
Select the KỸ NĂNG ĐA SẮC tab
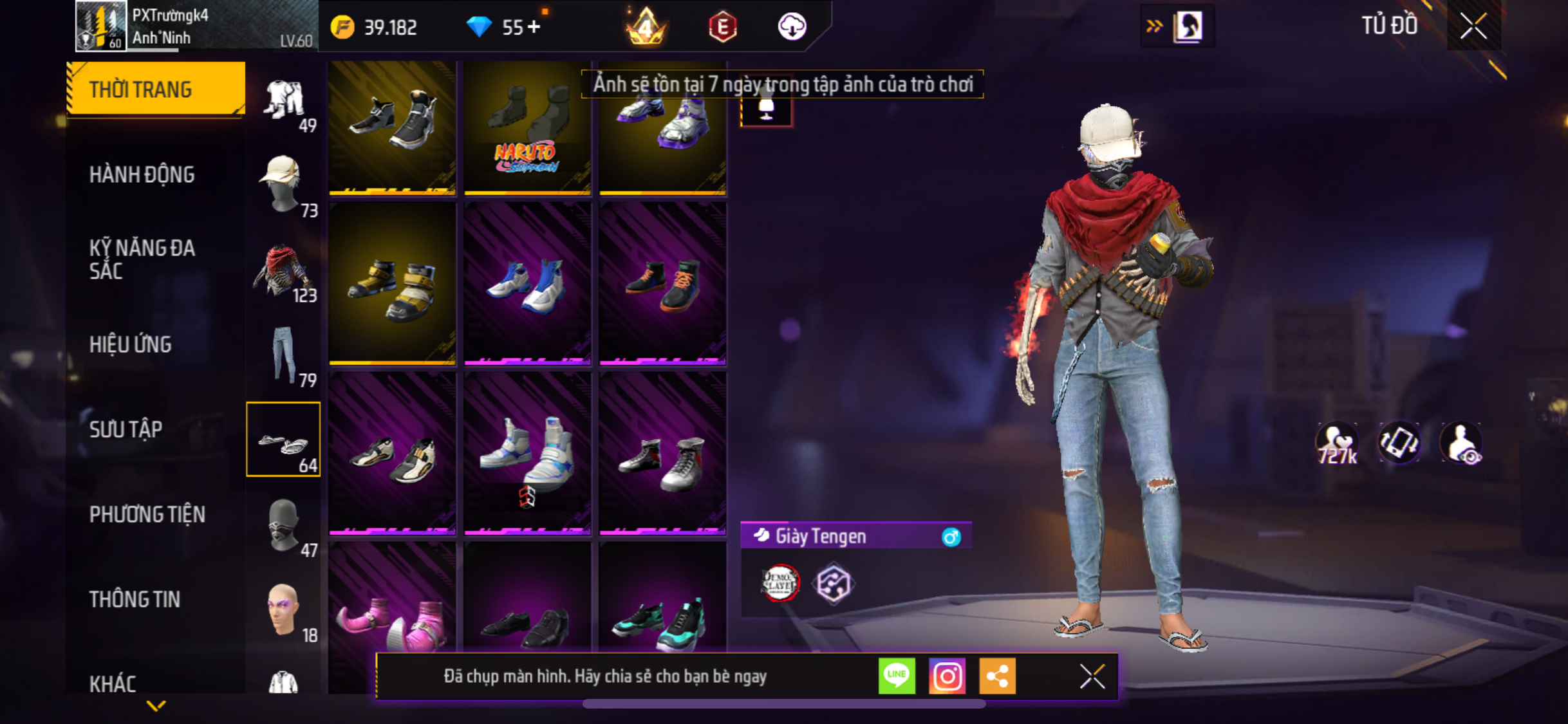[142, 259]
